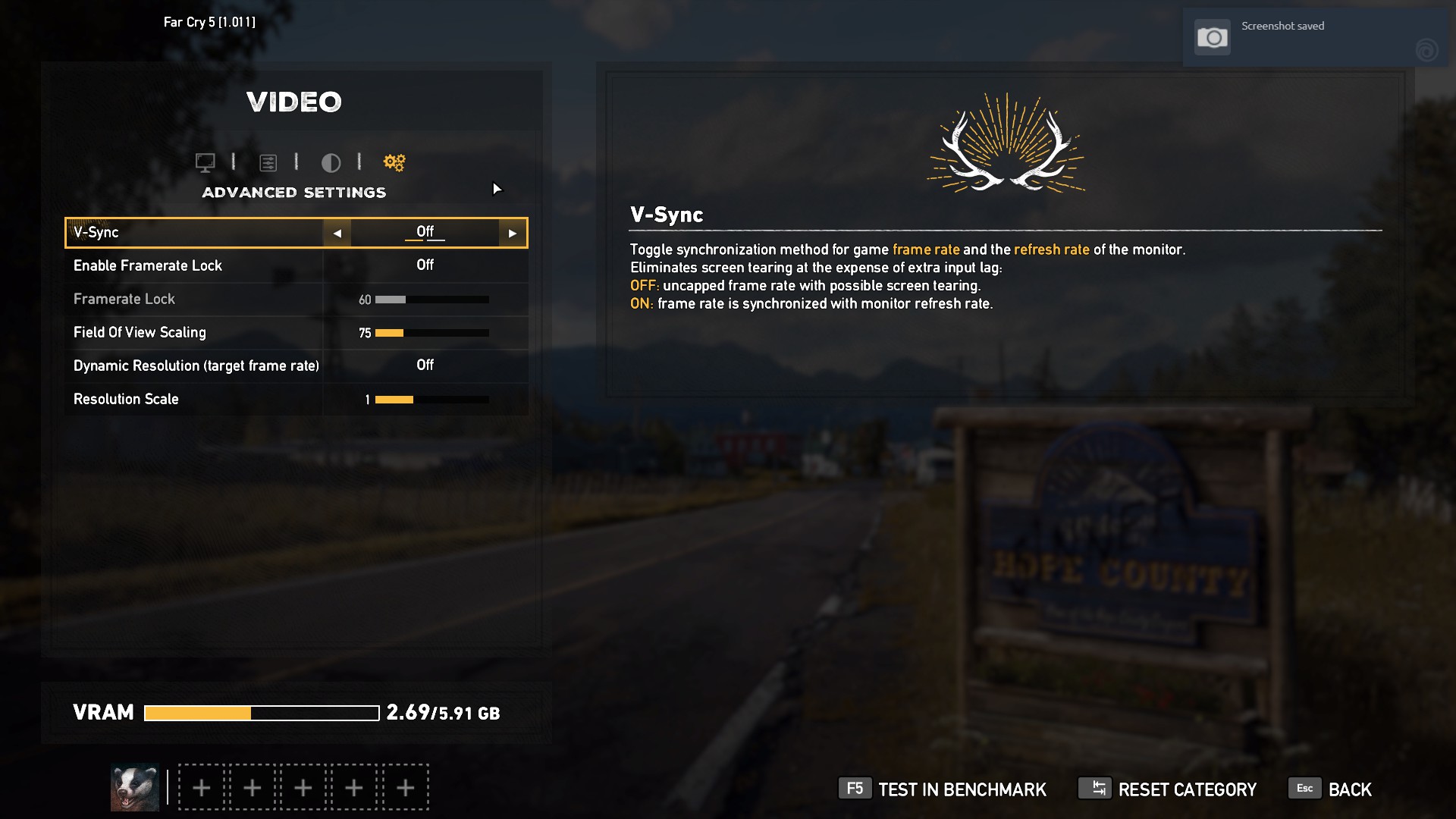1456x819 pixels.
Task: Go Back from video settings
Action: coord(1330,789)
